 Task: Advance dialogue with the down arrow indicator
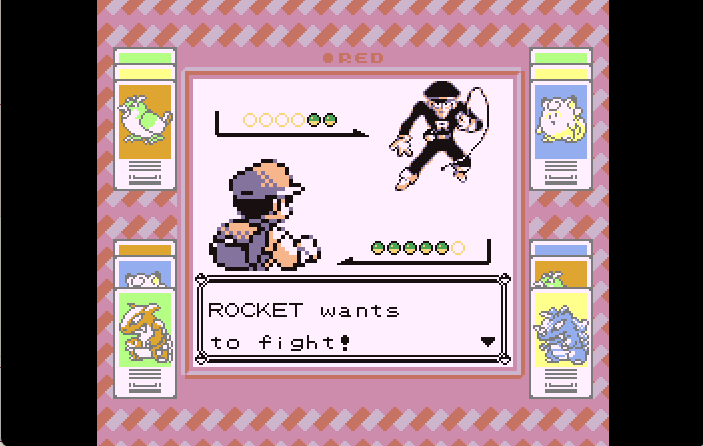click(x=488, y=341)
